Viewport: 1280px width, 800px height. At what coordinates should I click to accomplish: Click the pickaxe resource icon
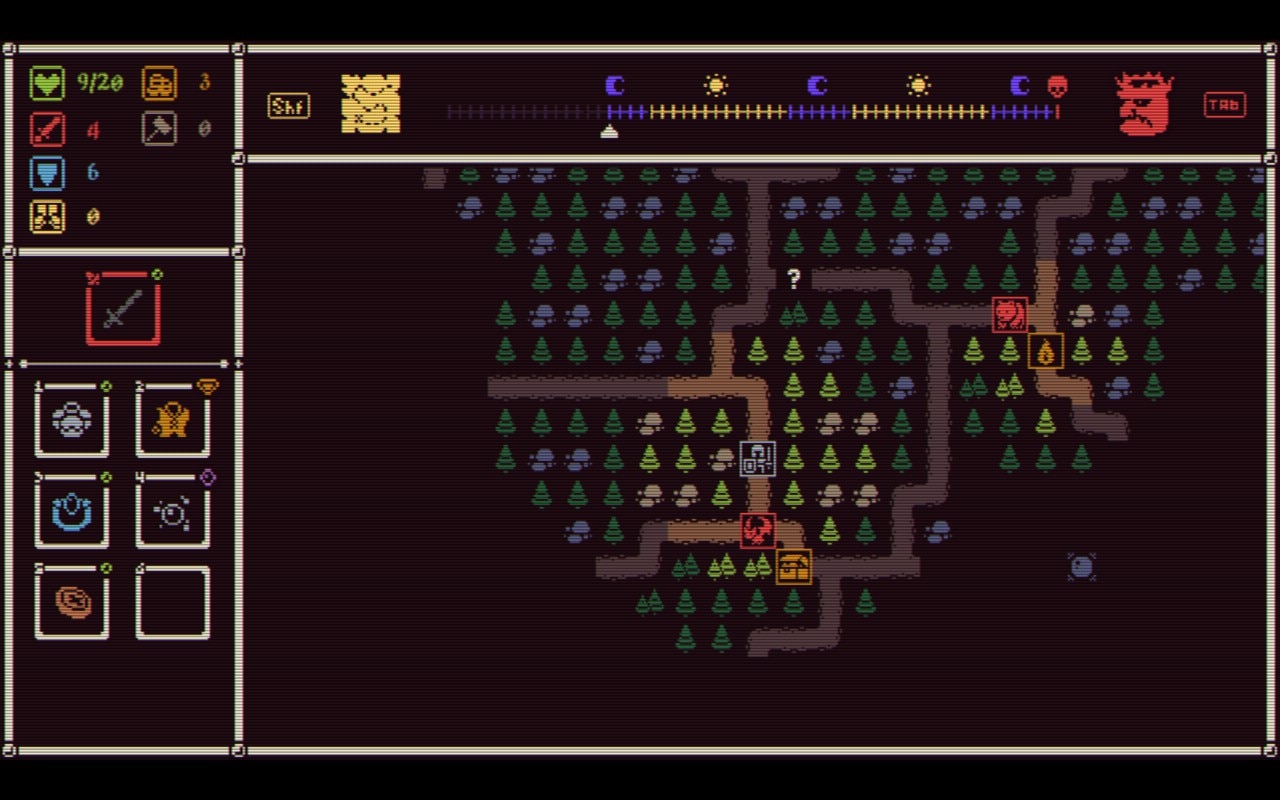(158, 128)
